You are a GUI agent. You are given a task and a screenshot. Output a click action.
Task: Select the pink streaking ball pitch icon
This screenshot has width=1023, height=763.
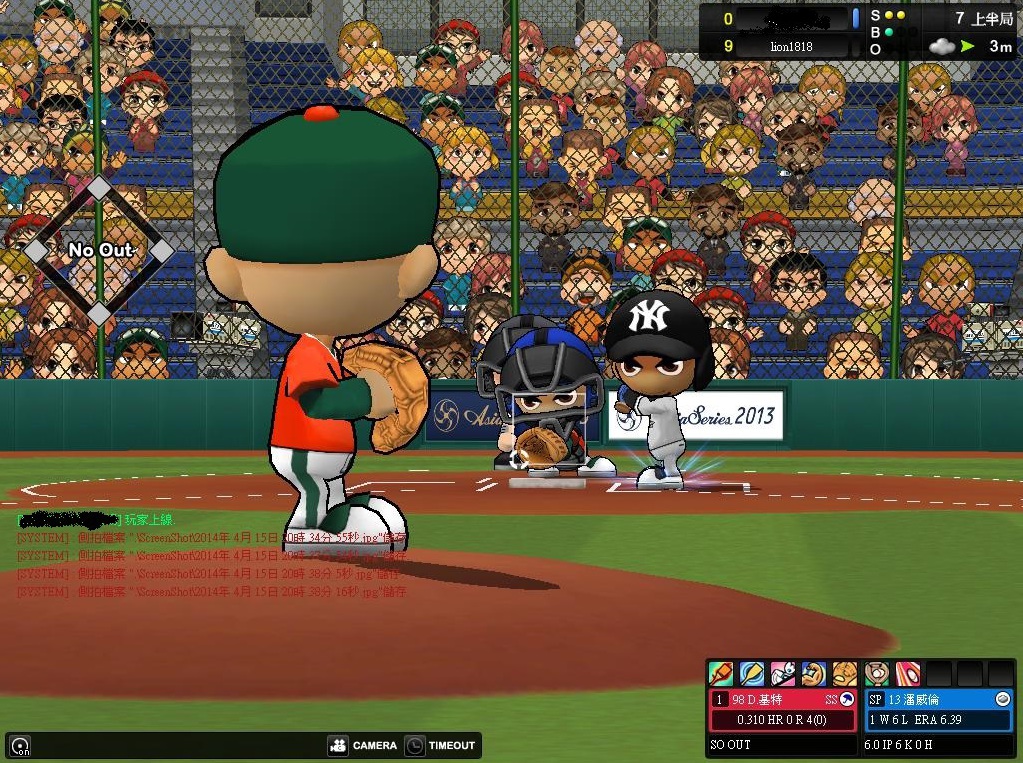coord(908,673)
